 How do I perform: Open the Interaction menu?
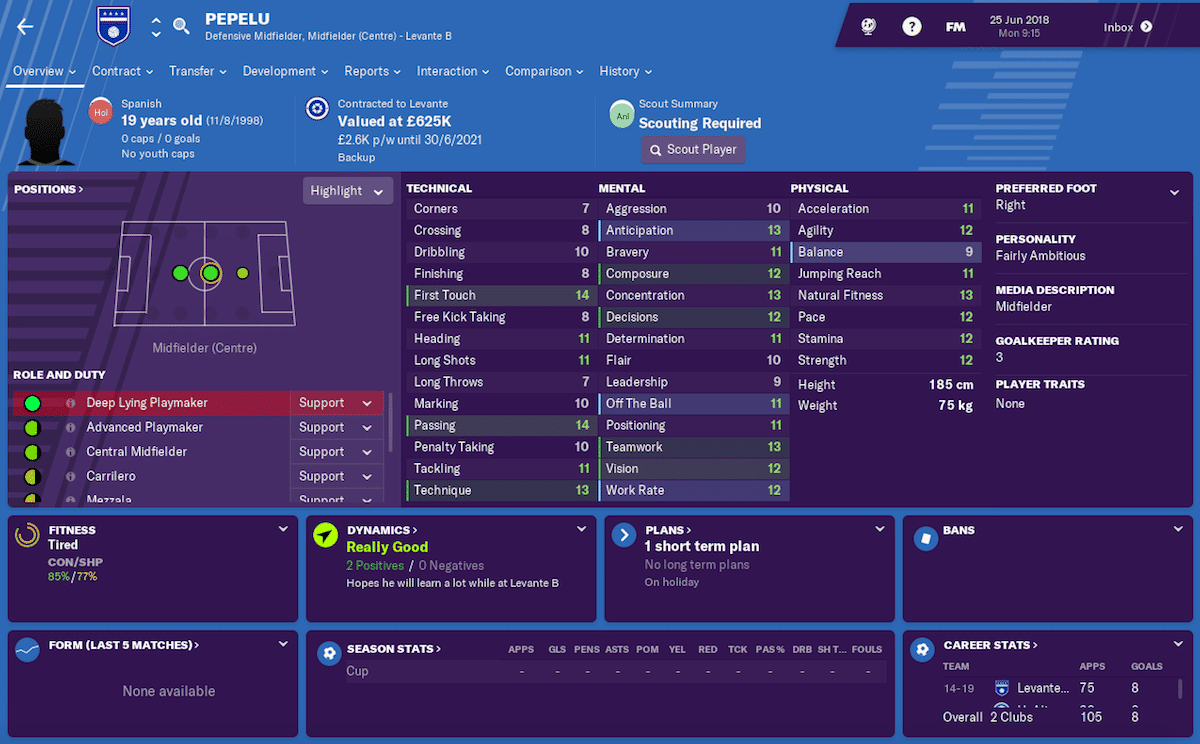click(453, 71)
